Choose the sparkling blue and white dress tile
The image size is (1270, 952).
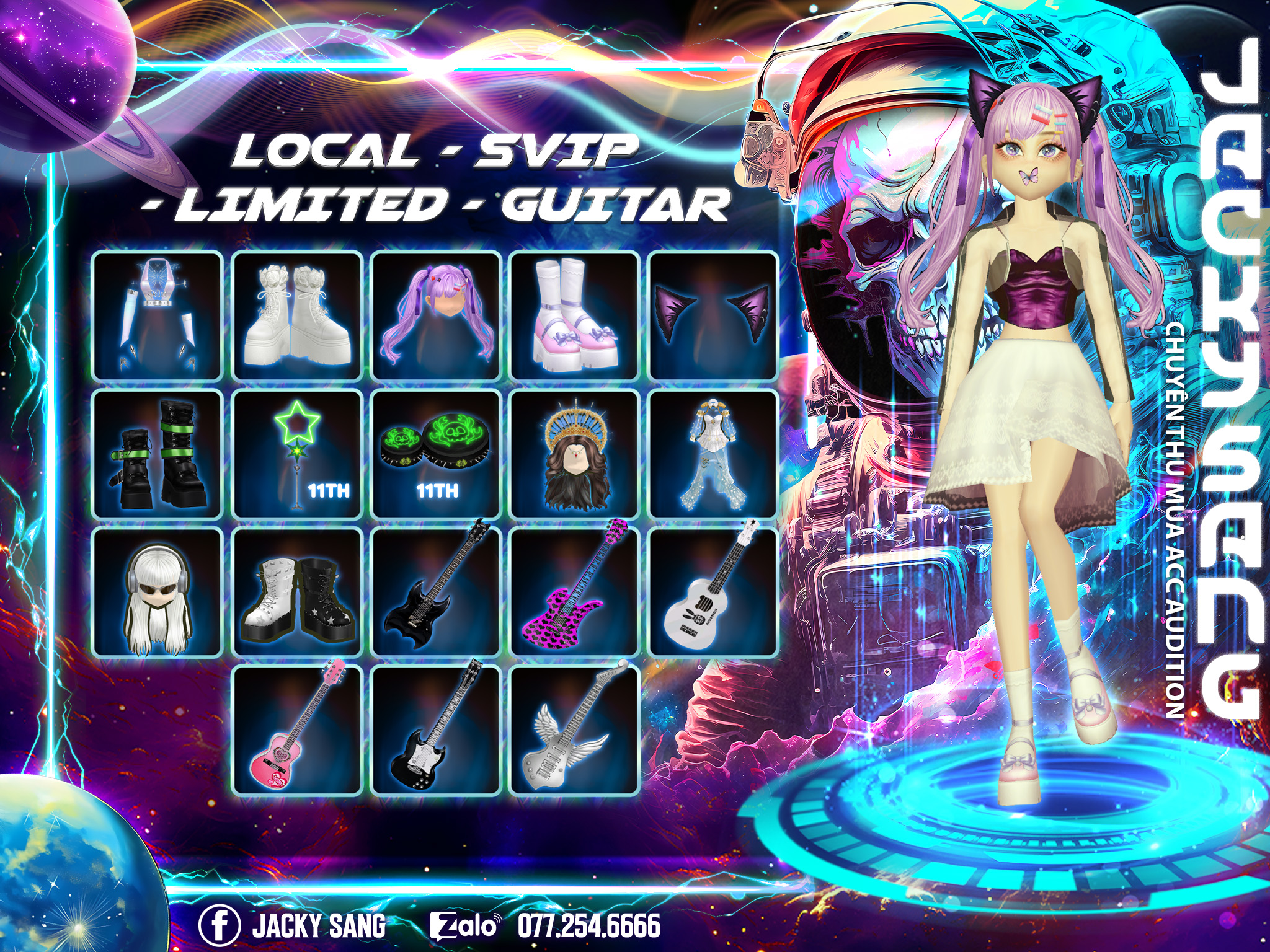point(713,454)
